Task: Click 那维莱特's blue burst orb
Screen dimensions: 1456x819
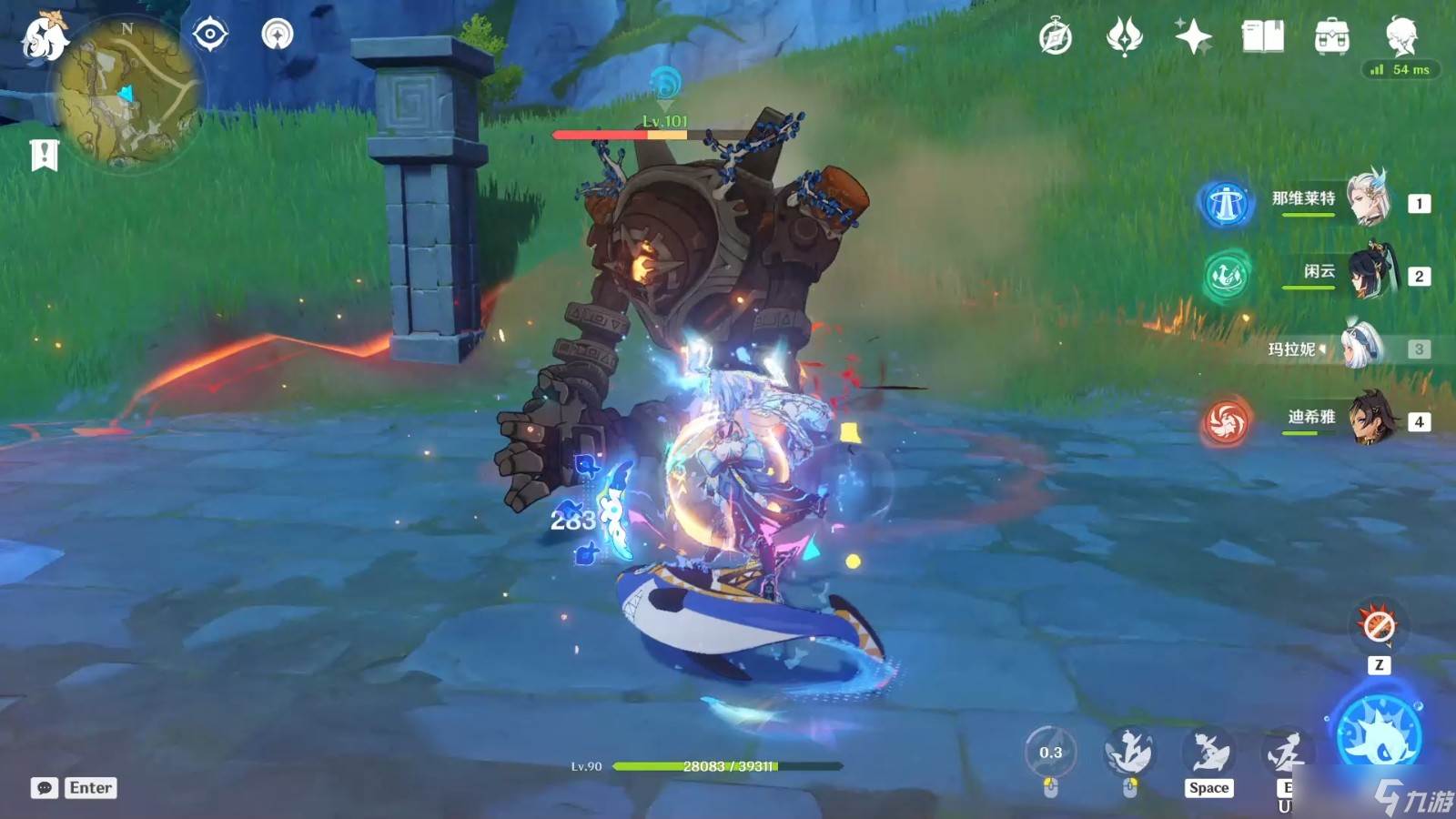Action: click(1225, 203)
